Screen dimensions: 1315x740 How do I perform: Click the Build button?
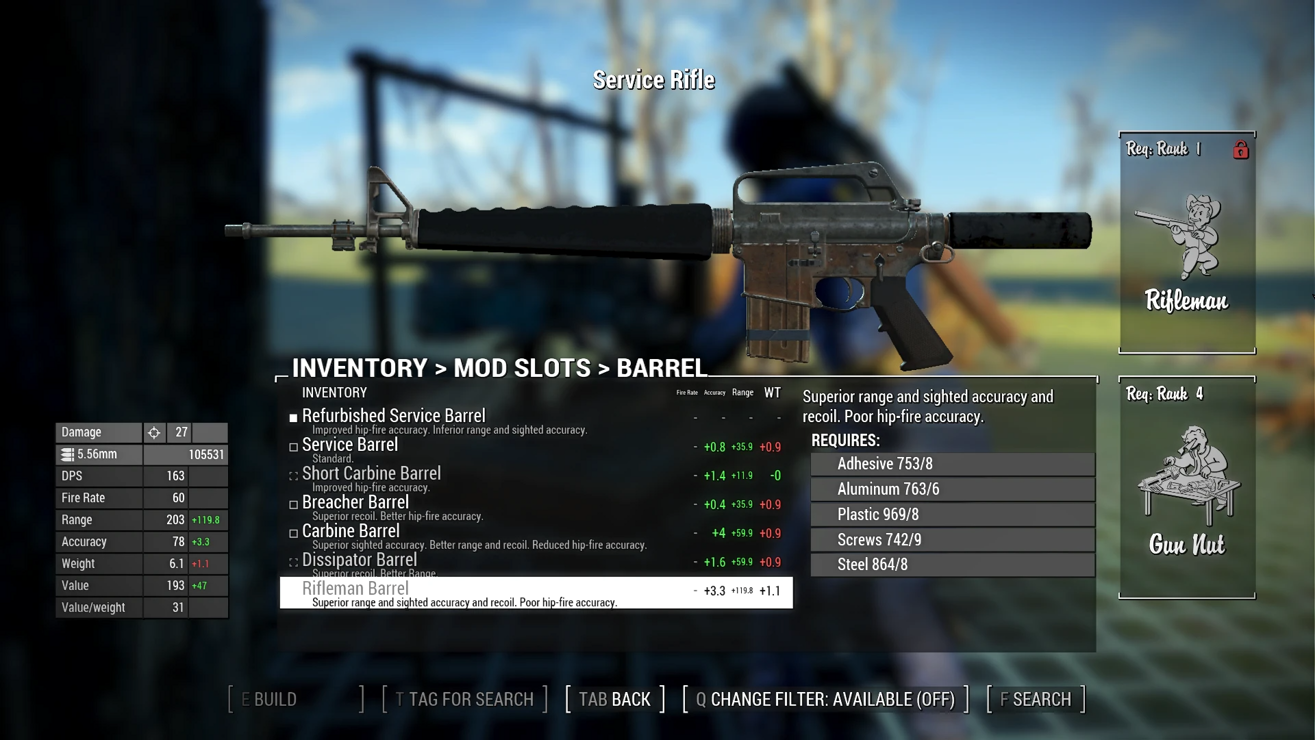[296, 699]
